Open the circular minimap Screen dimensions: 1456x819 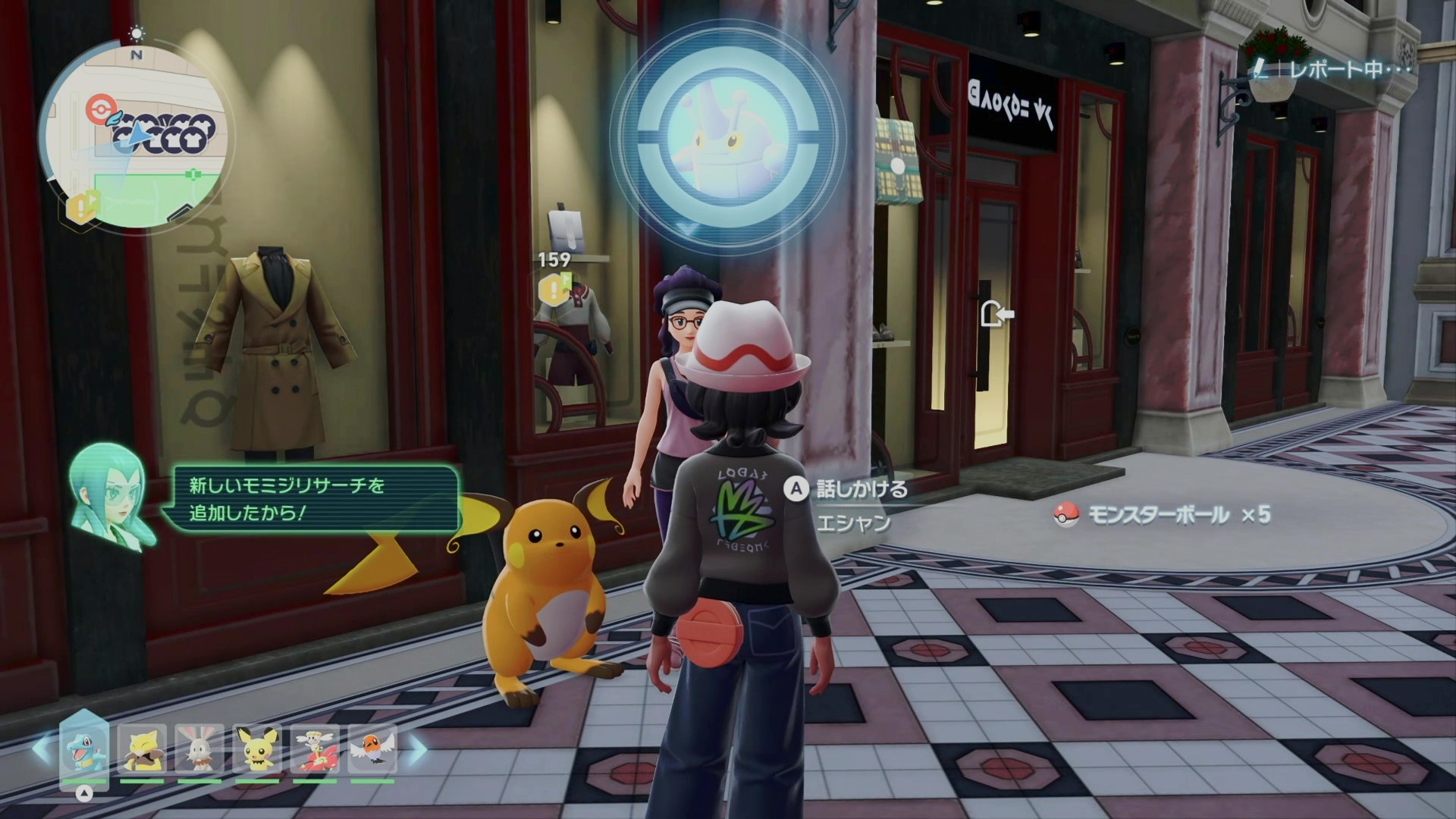tap(136, 136)
